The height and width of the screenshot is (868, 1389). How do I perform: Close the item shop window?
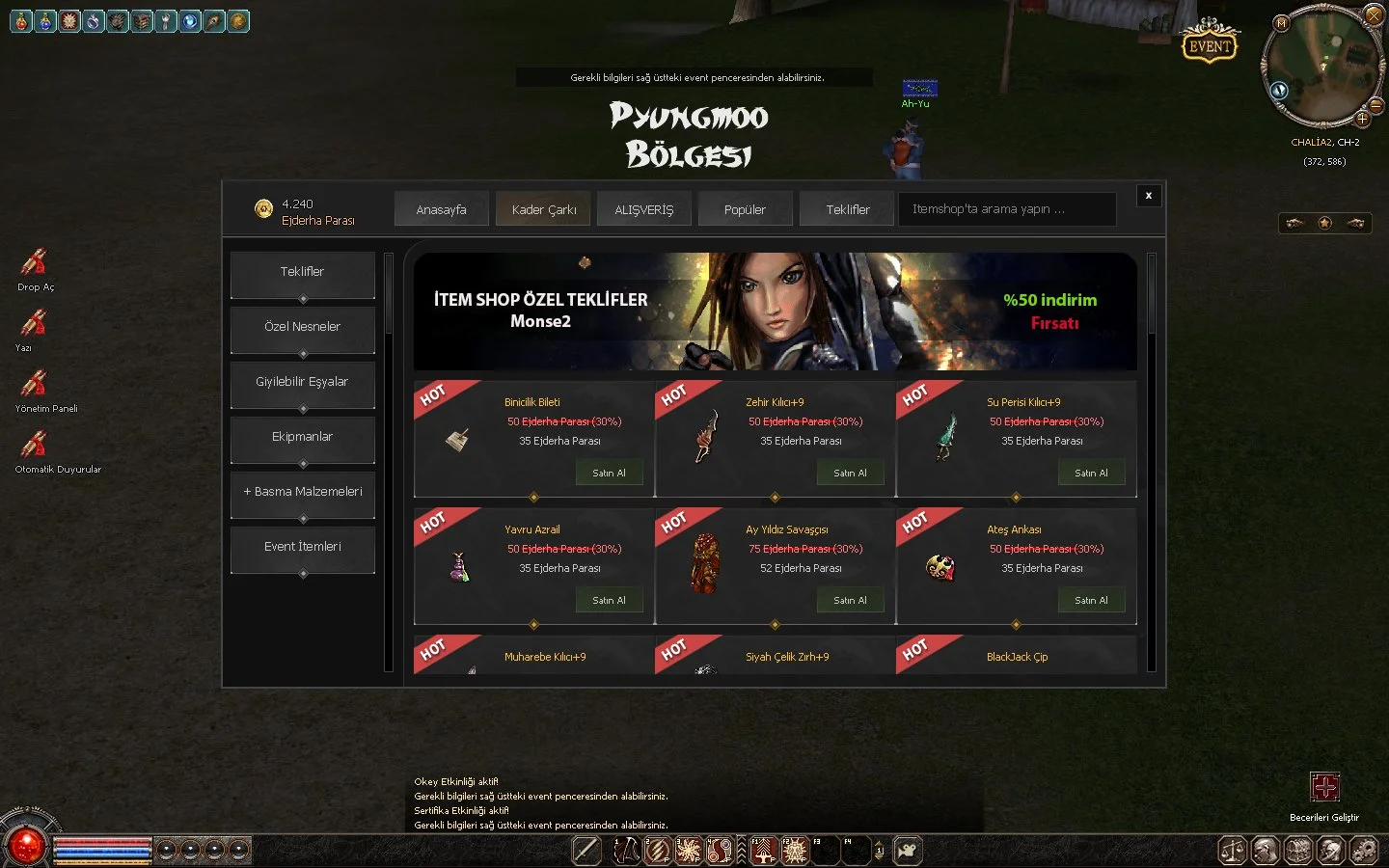tap(1148, 196)
